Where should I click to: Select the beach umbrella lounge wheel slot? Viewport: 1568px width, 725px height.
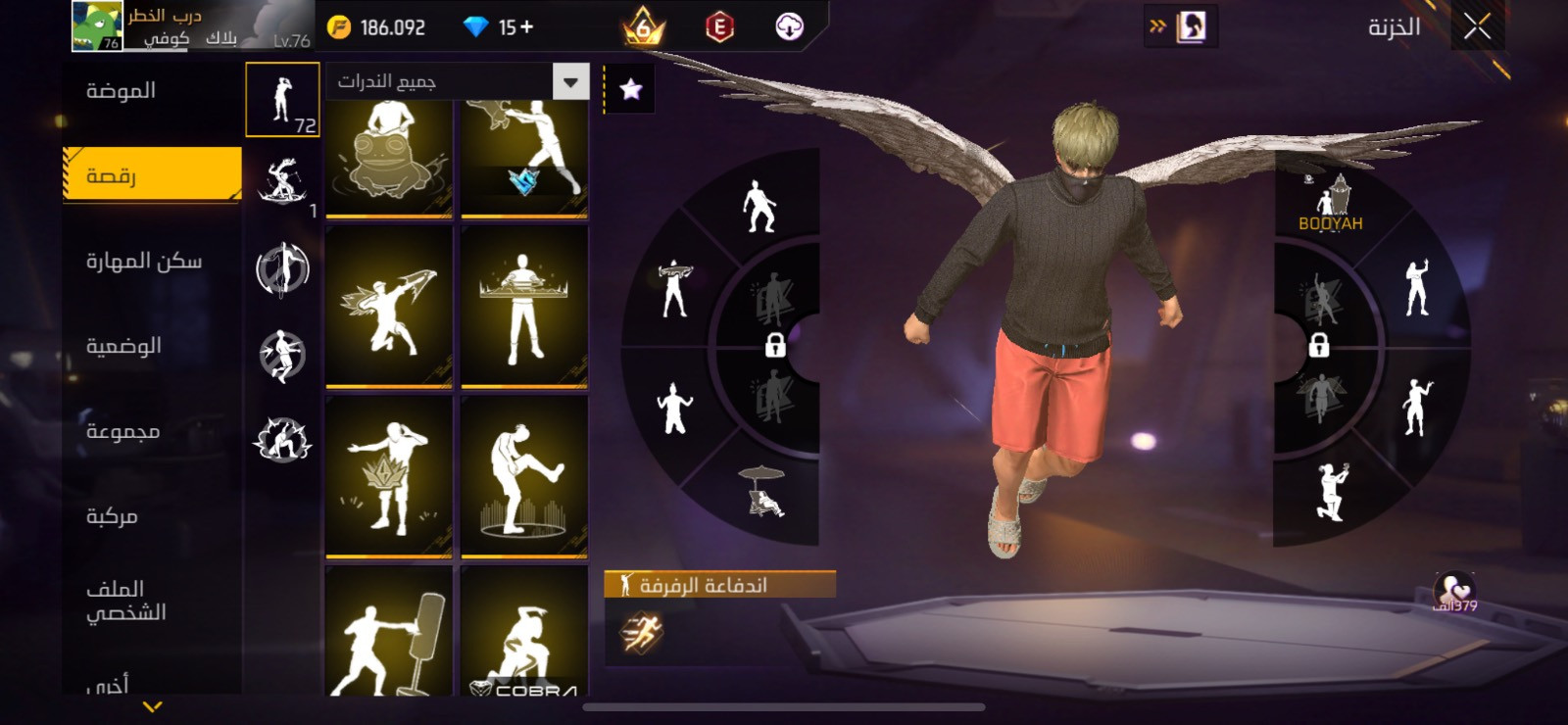pos(764,492)
